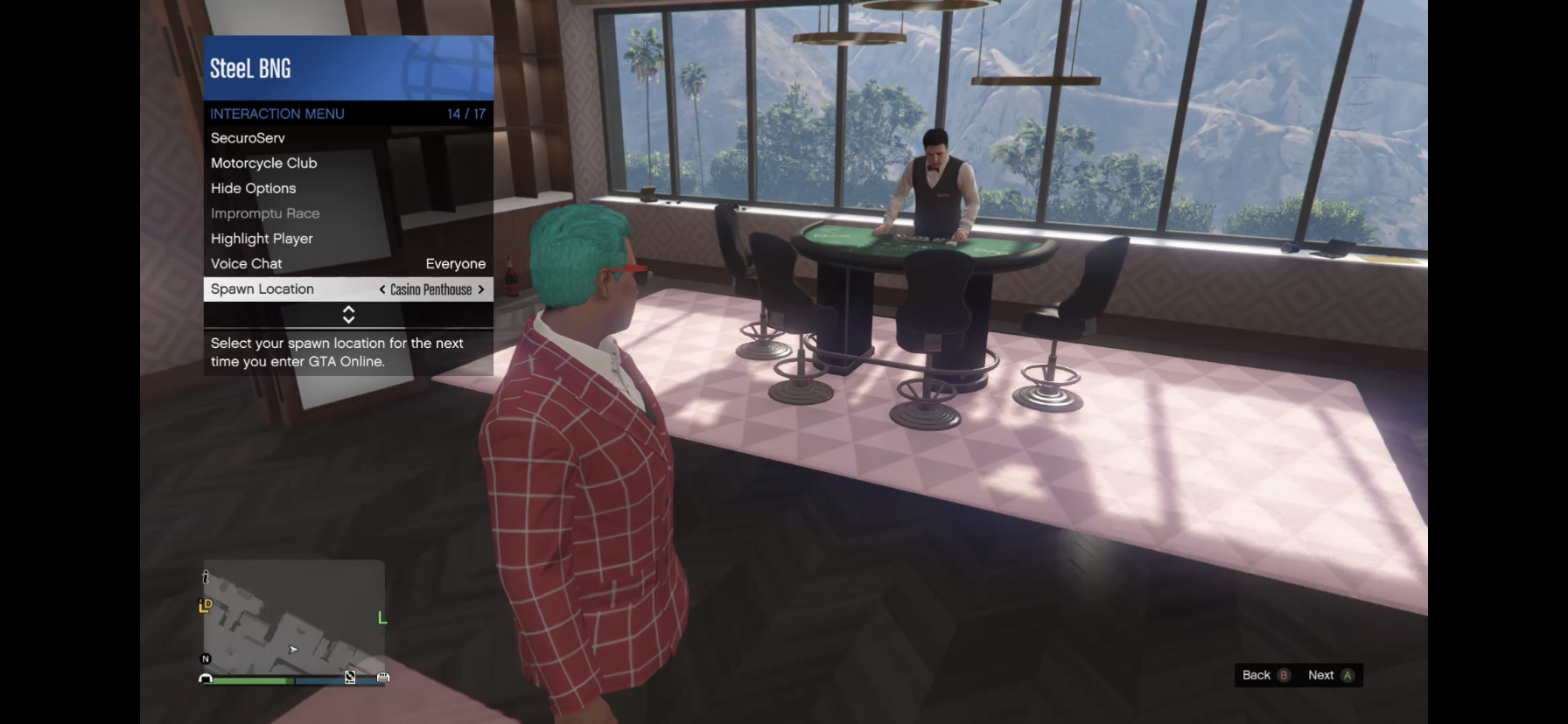Click the green 'A' controller button icon
1568x724 pixels.
[x=1348, y=675]
